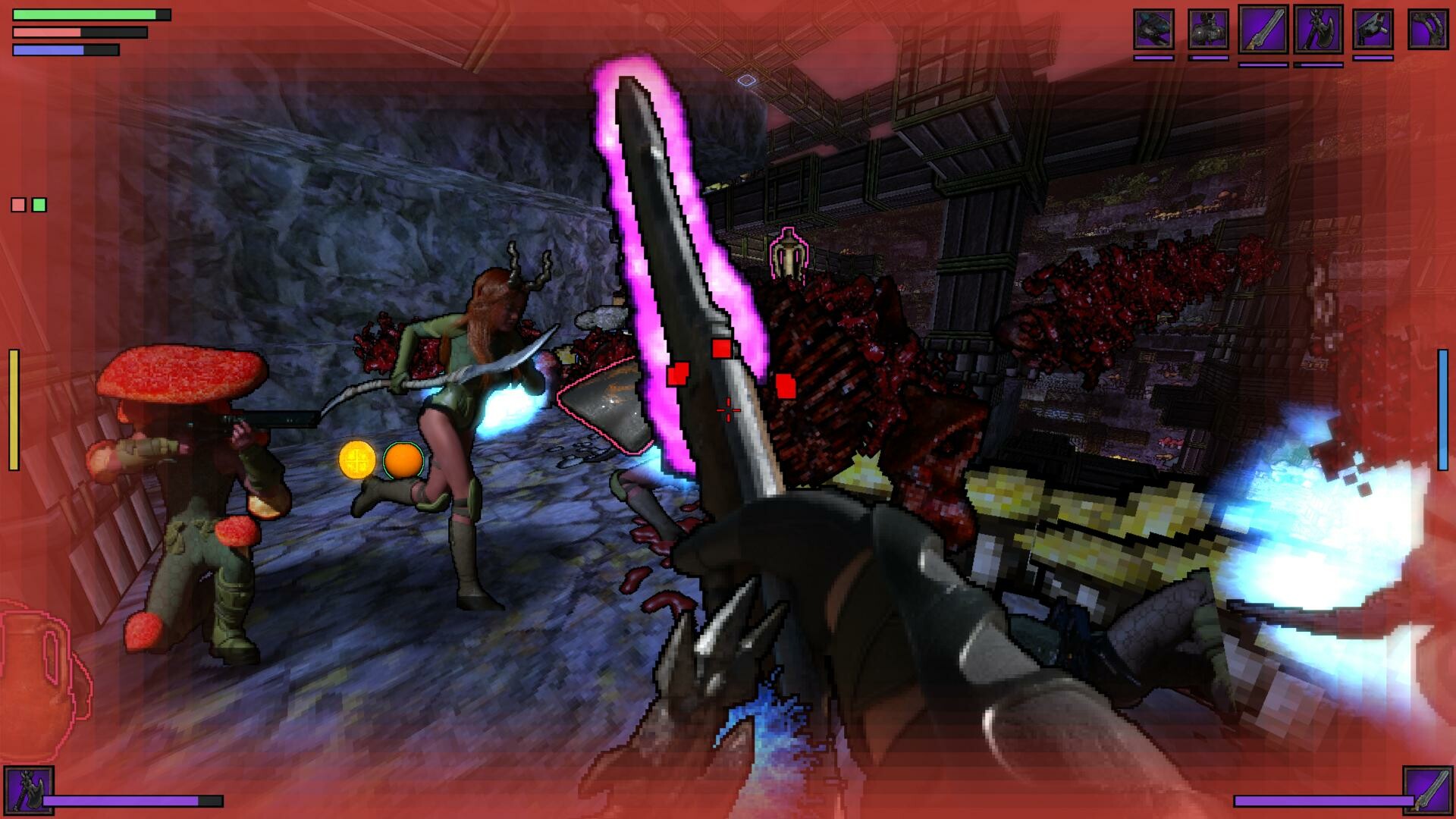The image size is (1456, 819).
Task: Click the small pink square indicator below the bars
Action: [17, 203]
